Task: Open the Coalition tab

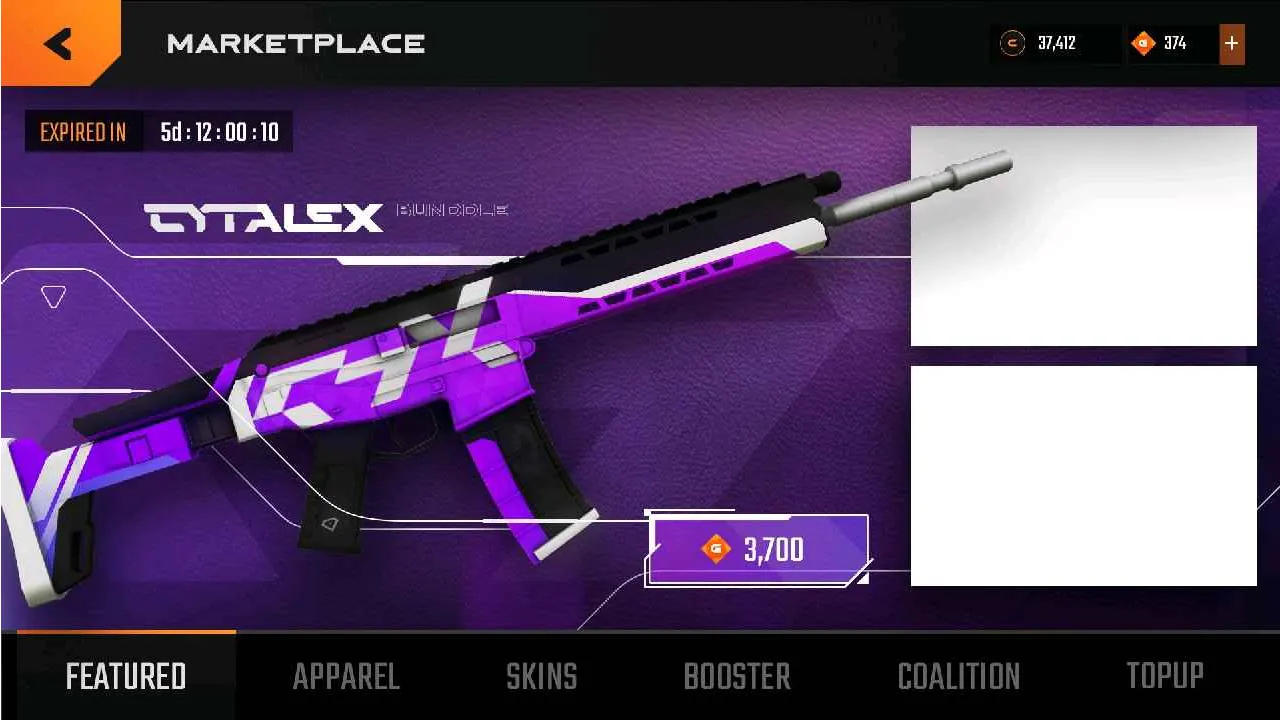Action: [958, 677]
